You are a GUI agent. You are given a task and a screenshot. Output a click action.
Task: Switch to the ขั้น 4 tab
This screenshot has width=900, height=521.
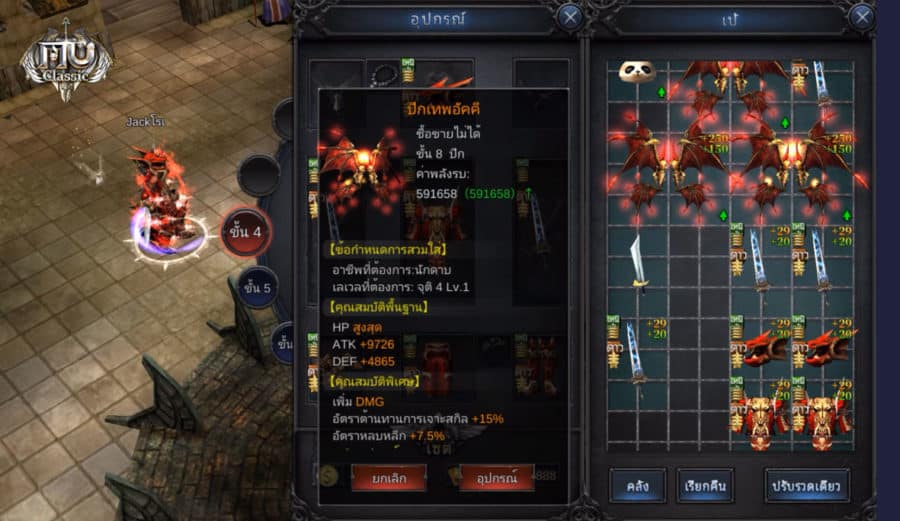[x=246, y=233]
